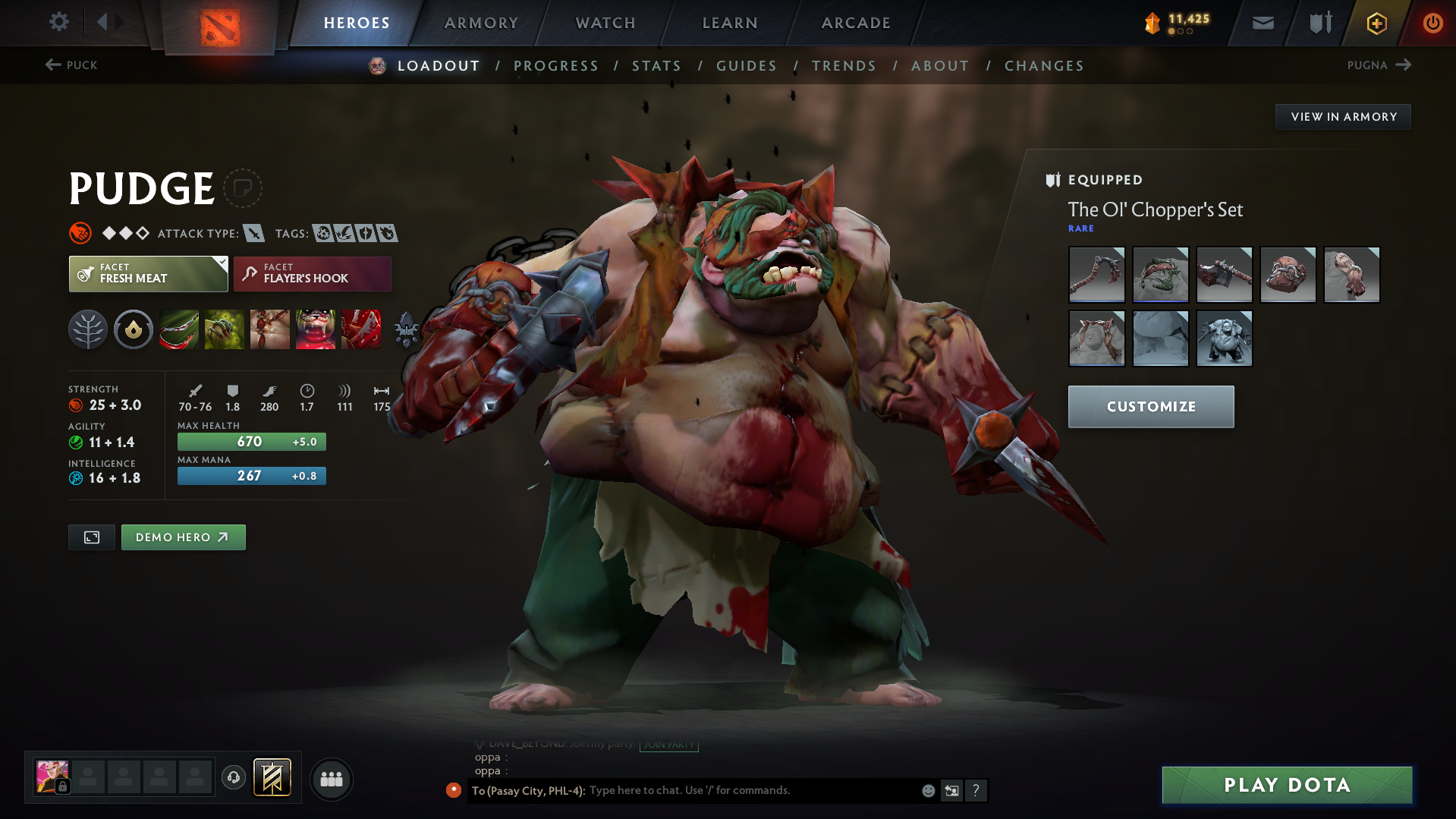Viewport: 1456px width, 819px height.
Task: Click DEMO HERO to test Pudge
Action: (x=183, y=537)
